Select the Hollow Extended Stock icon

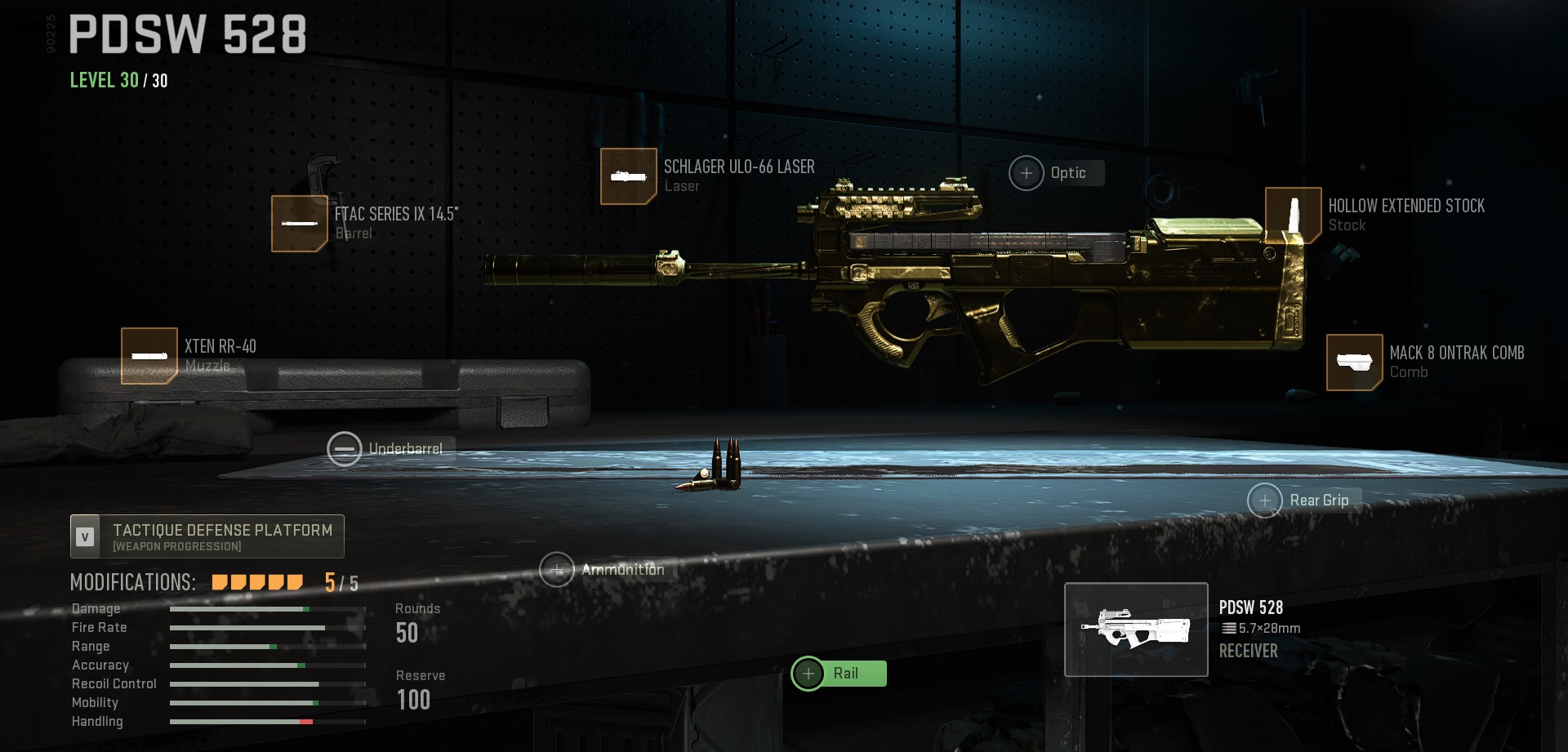pos(1293,214)
